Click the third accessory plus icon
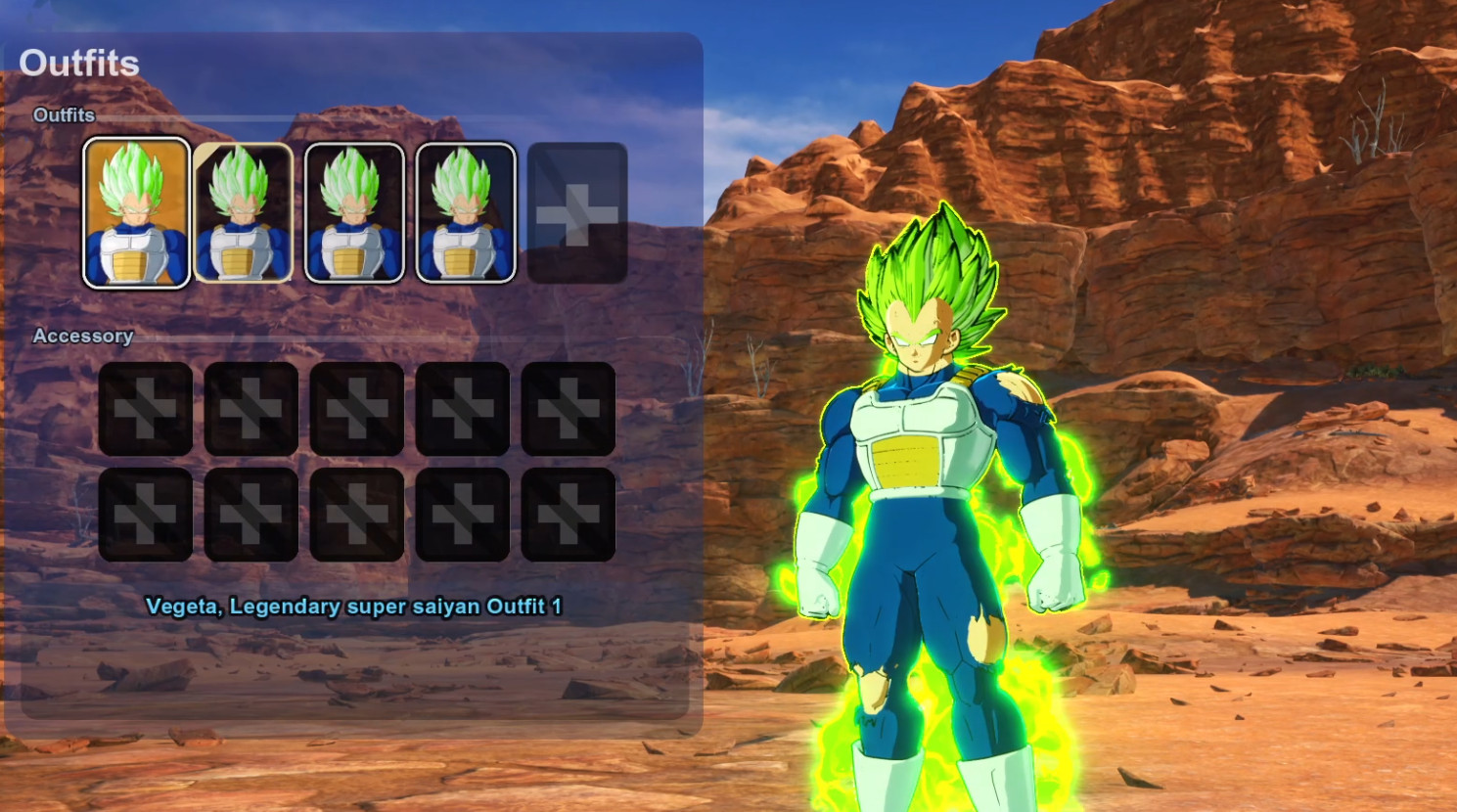 (356, 409)
